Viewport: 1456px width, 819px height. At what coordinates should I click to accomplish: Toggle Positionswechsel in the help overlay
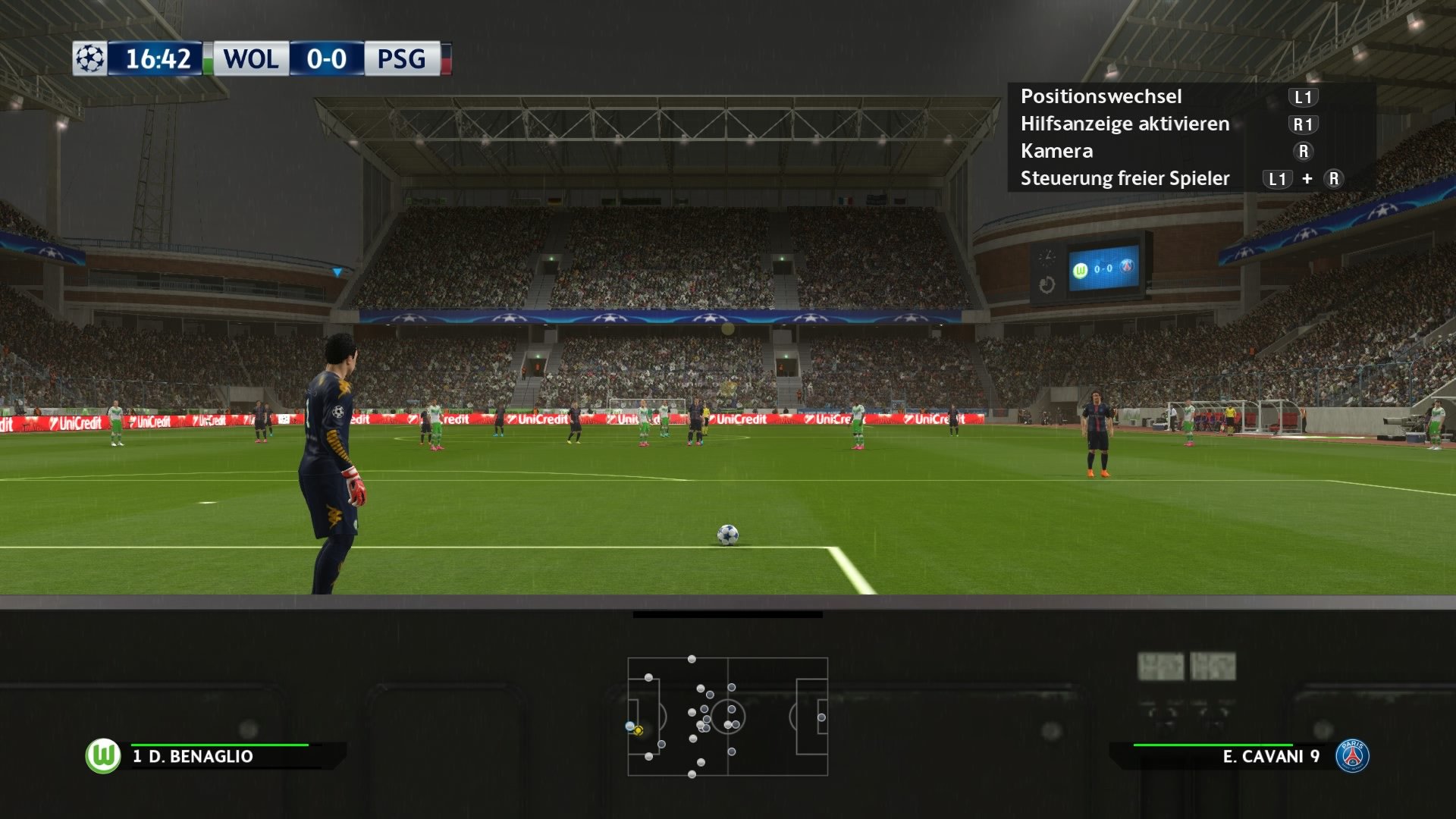[x=1101, y=96]
